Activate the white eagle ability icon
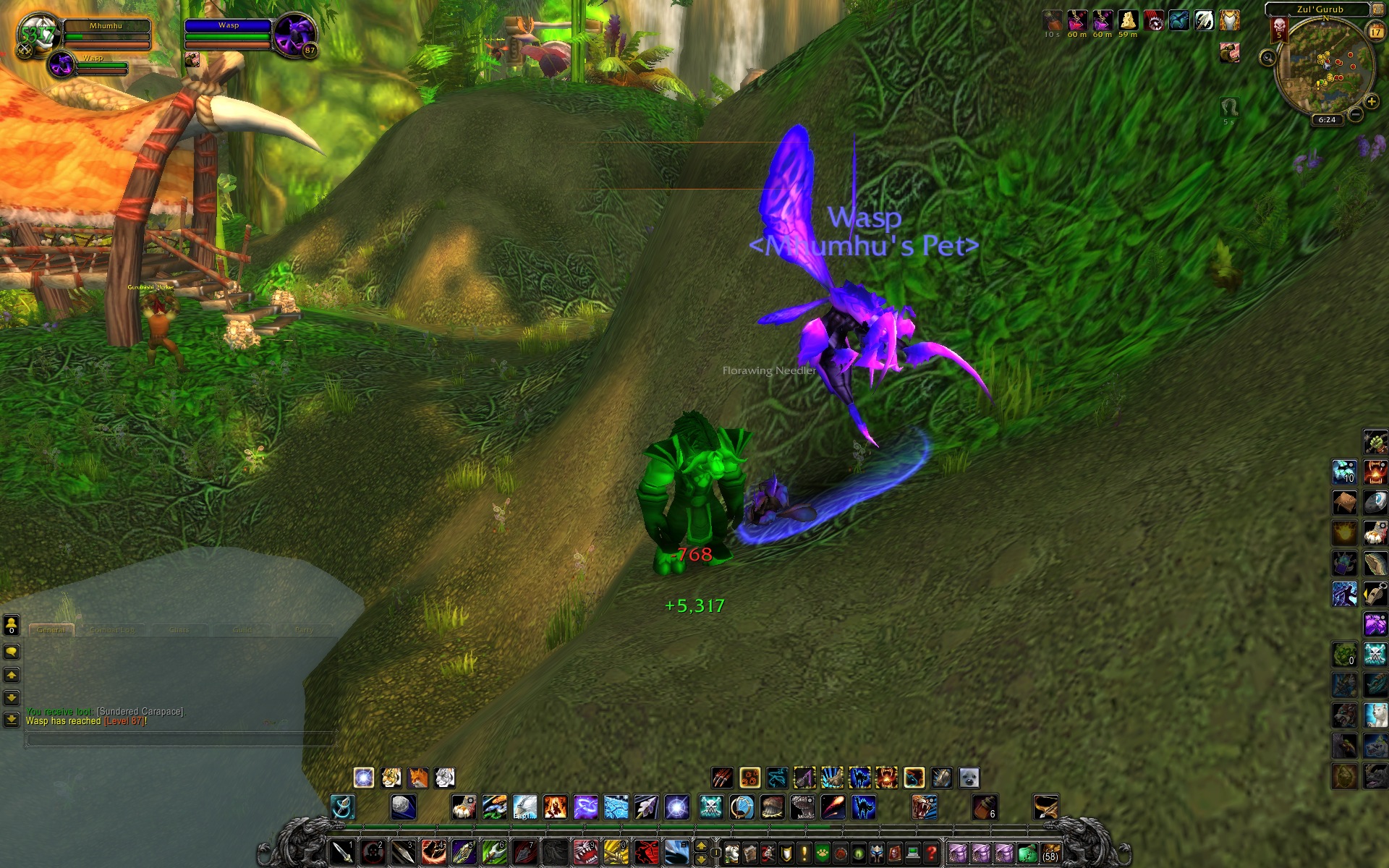 [524, 807]
